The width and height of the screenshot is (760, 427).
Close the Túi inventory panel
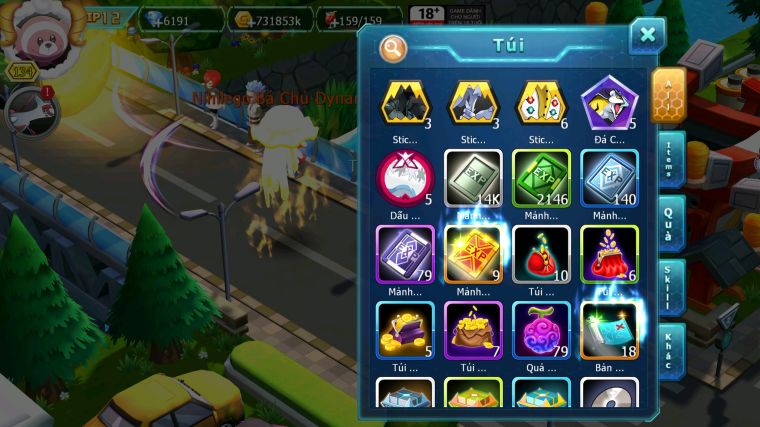click(x=647, y=35)
